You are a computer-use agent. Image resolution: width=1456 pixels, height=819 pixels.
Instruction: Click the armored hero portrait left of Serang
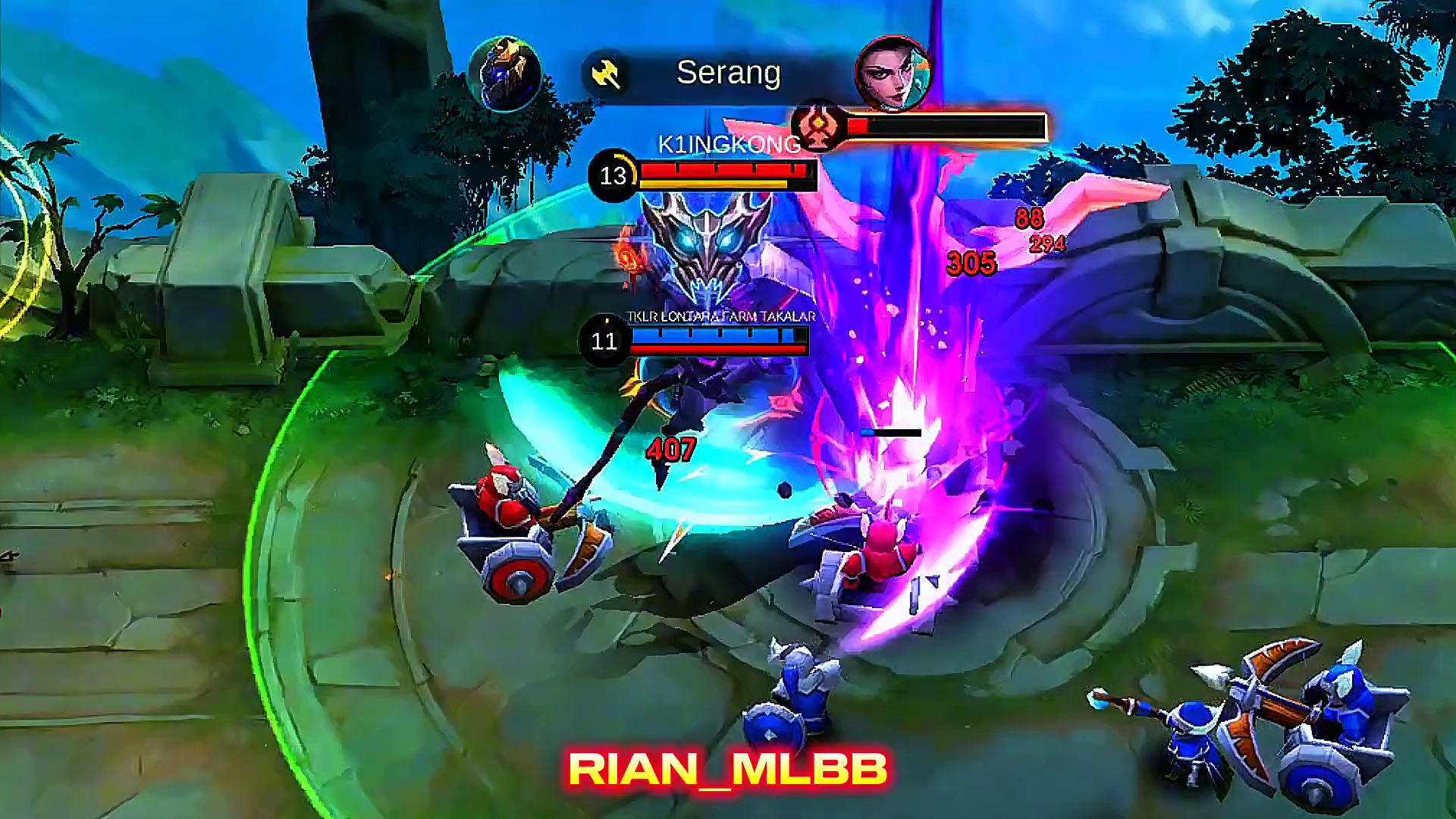coord(504,74)
